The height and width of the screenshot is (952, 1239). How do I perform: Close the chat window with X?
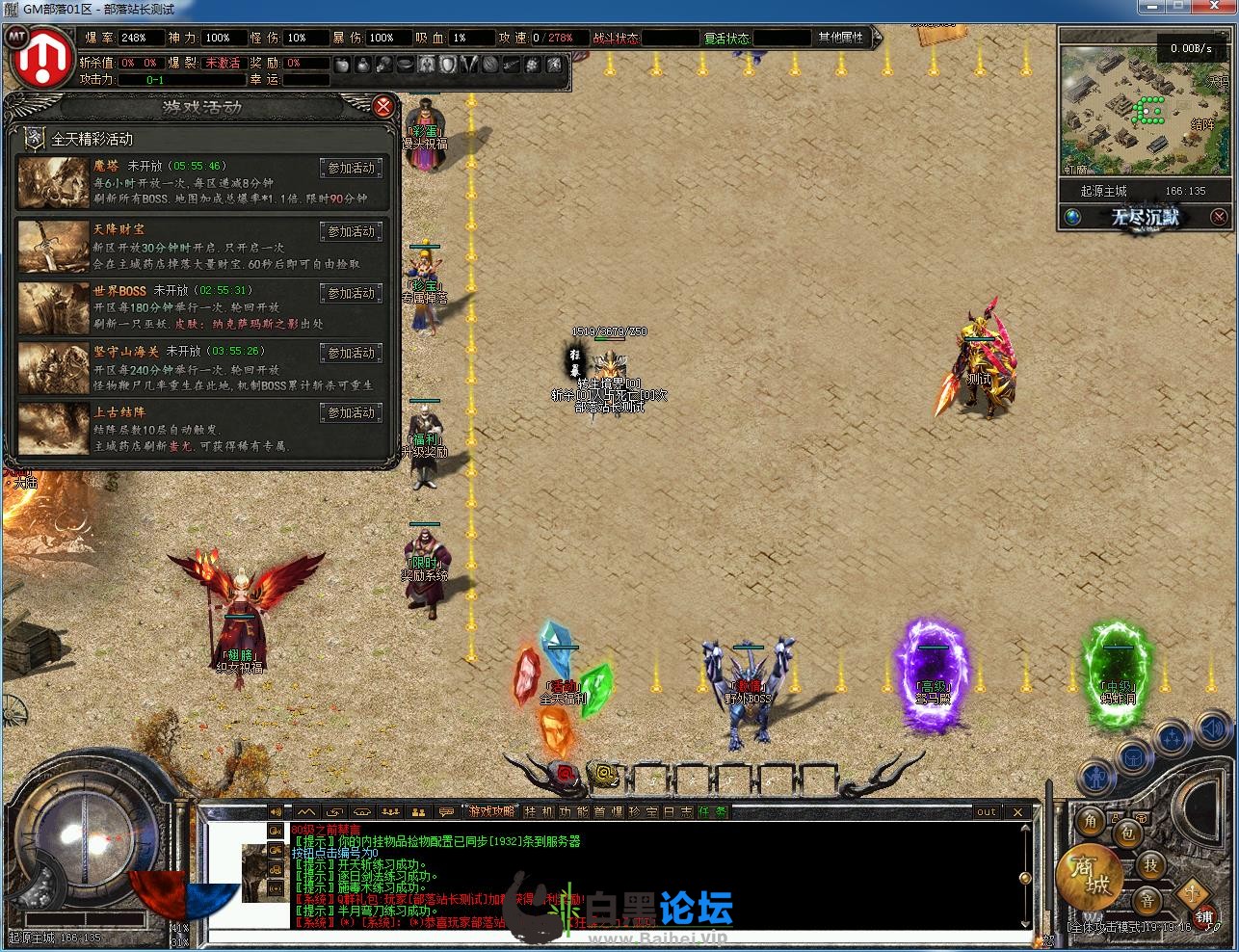click(x=1018, y=812)
